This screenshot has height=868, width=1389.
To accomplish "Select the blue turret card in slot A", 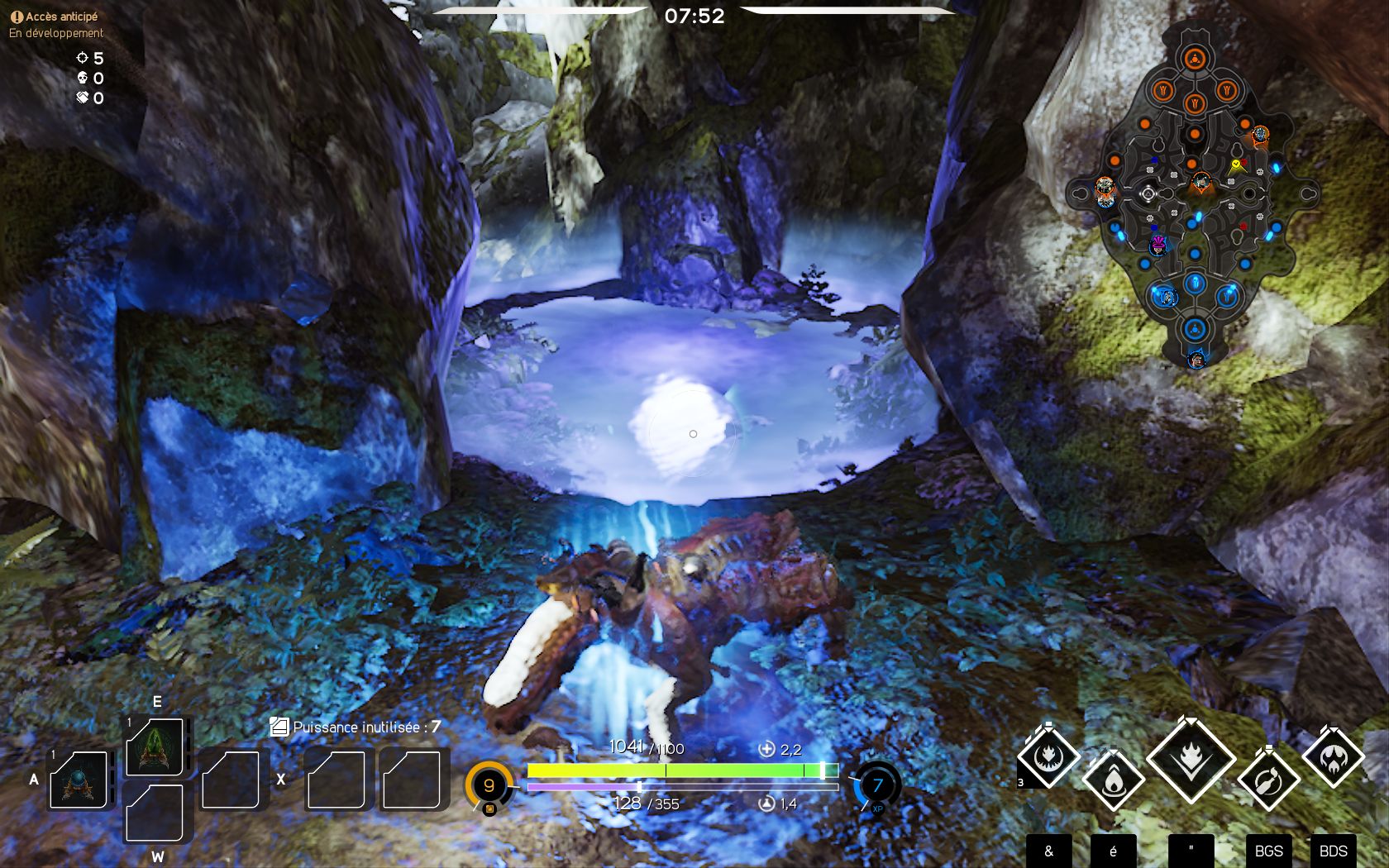I will (79, 781).
